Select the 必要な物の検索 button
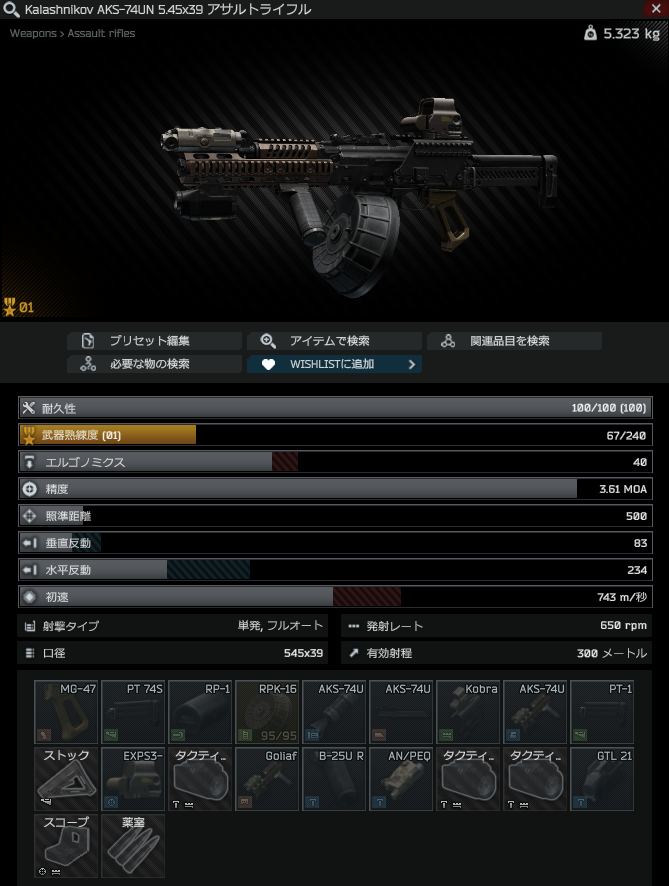669x886 pixels. (x=155, y=364)
